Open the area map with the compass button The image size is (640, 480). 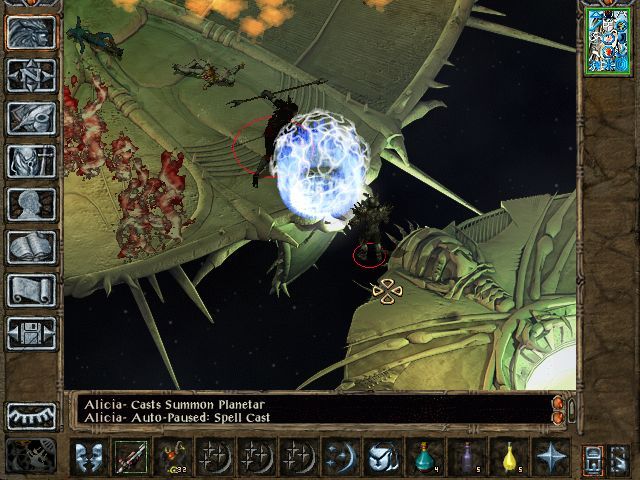31,75
